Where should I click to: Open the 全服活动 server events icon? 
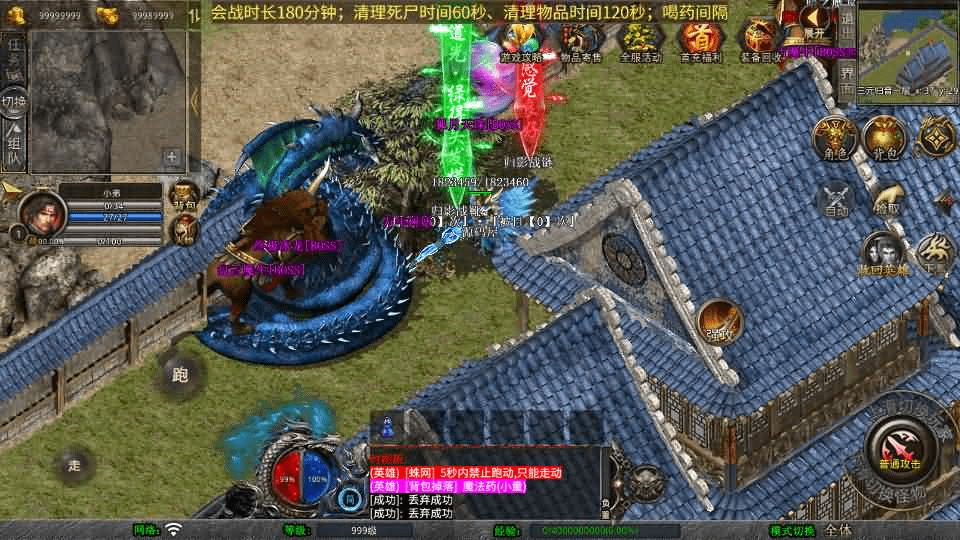(x=641, y=40)
